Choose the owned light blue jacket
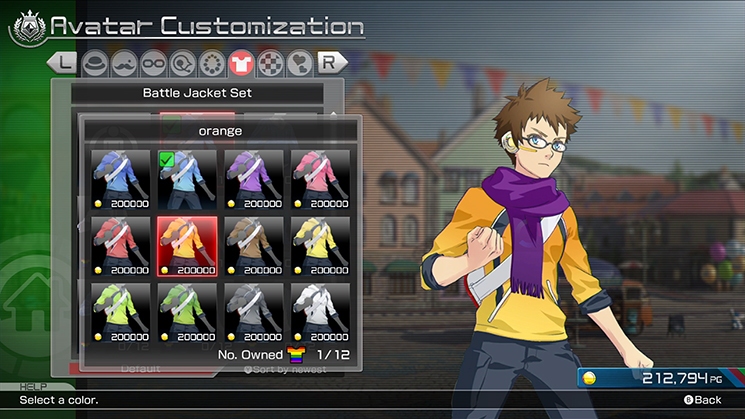 [187, 177]
